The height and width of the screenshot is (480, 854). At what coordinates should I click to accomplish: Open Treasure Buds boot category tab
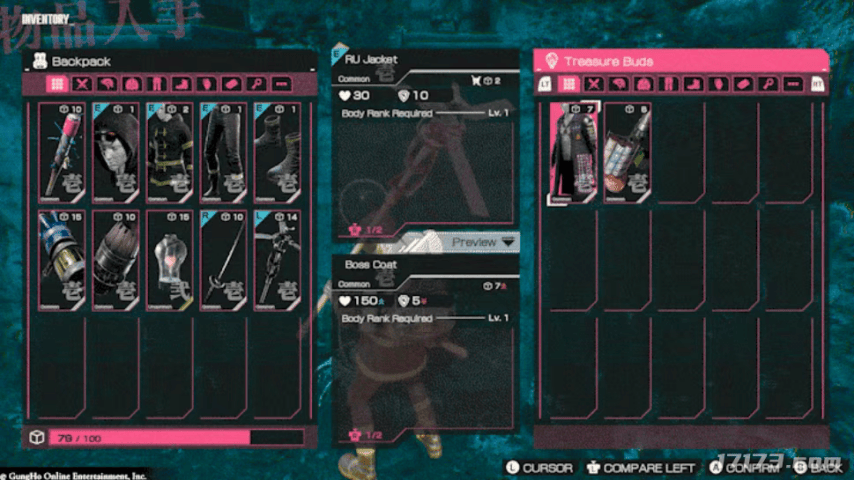(x=694, y=85)
